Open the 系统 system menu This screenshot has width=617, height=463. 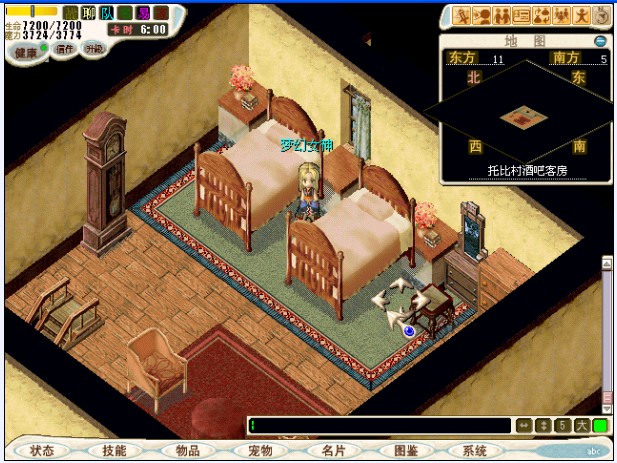(x=476, y=451)
